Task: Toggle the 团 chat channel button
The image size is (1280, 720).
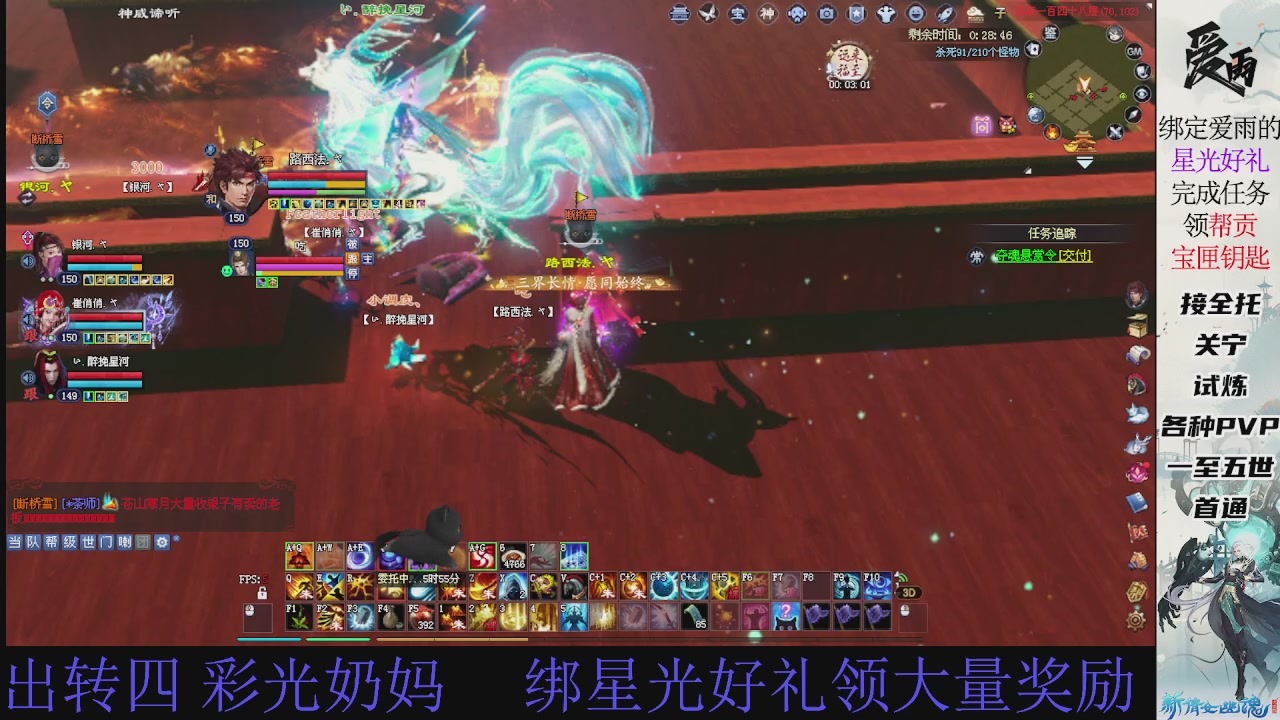Action: 143,542
